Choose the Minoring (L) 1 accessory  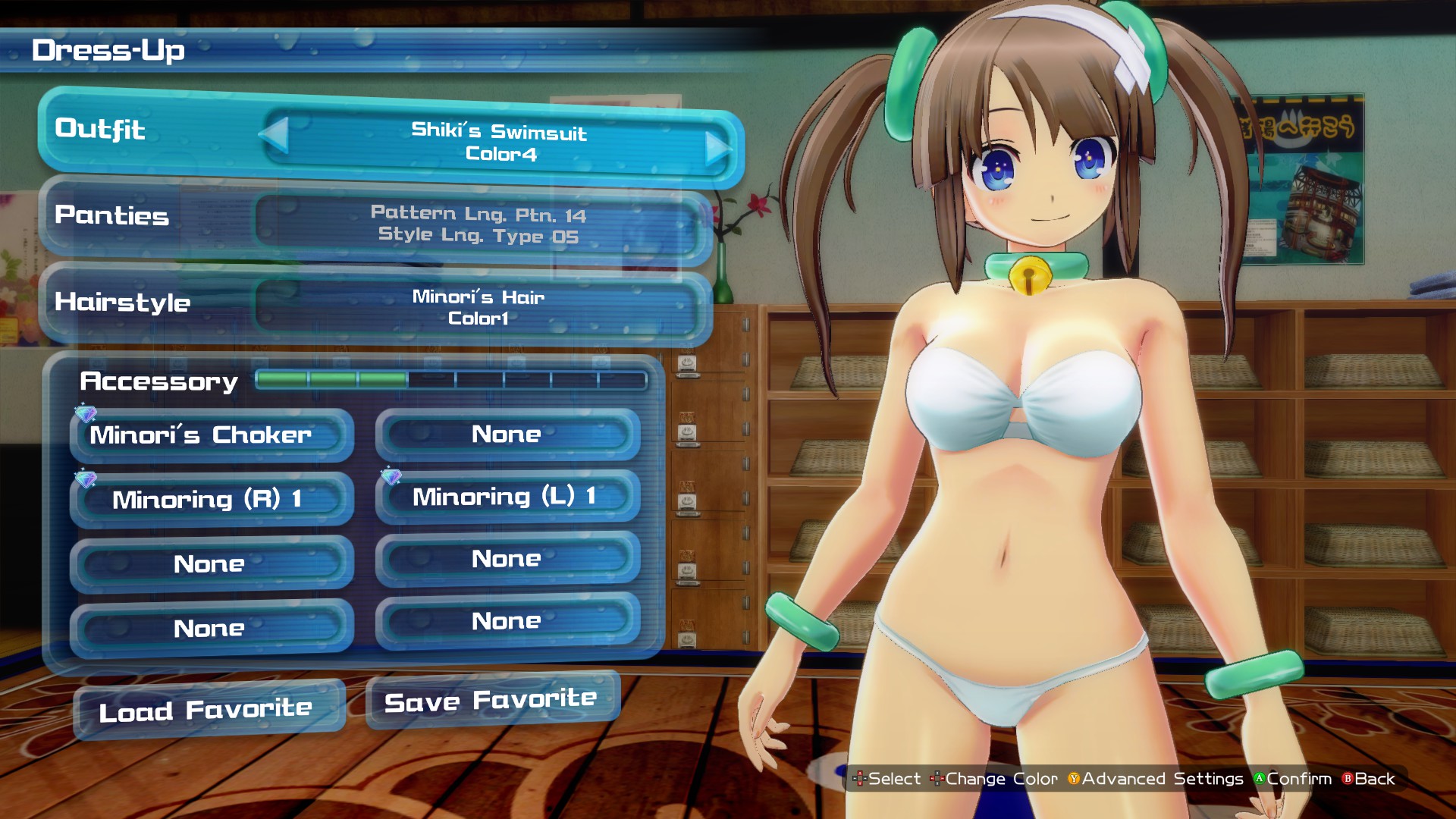(x=507, y=497)
